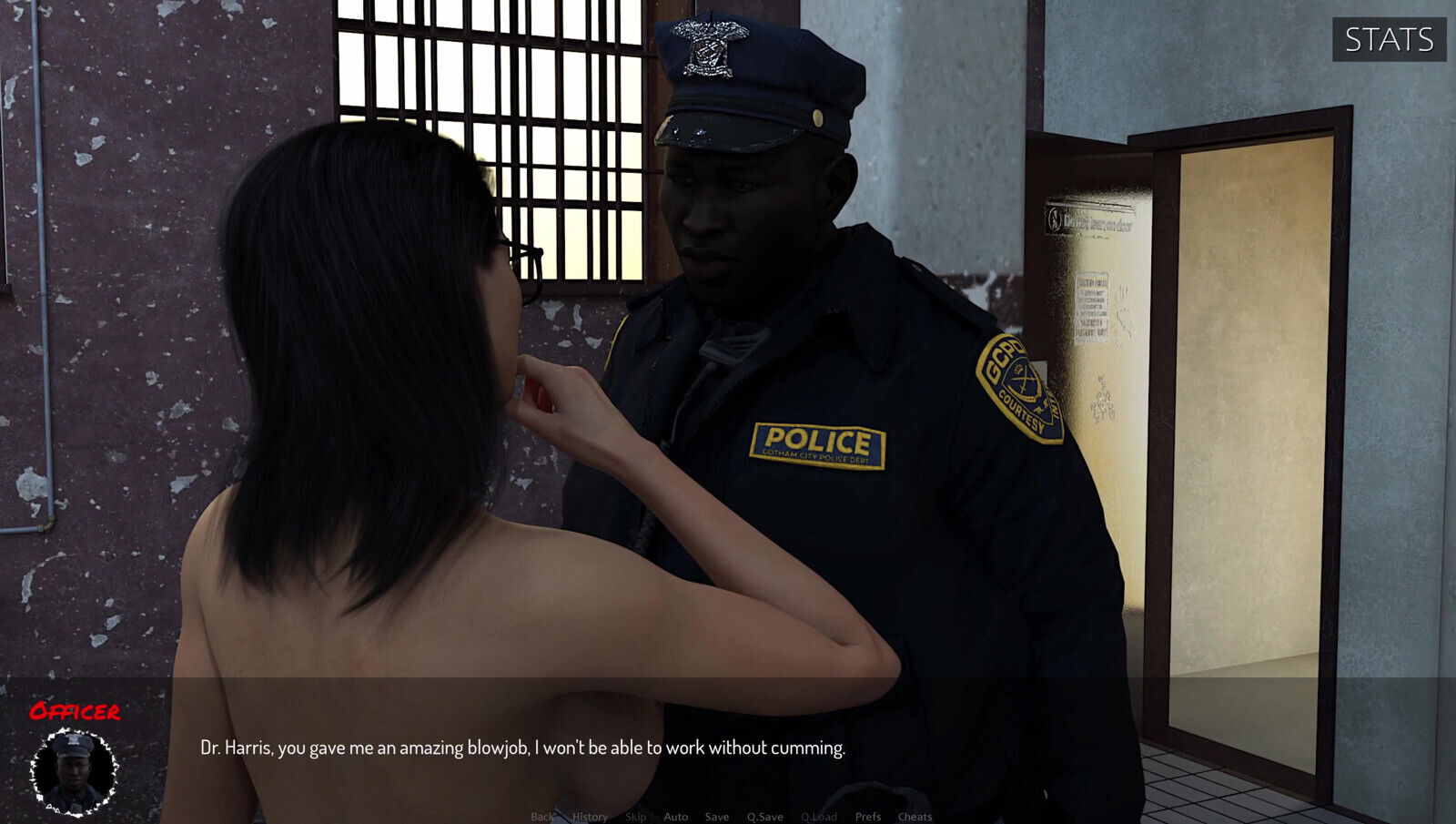Enable Auto-advance dialogue
This screenshot has height=824, width=1456.
[676, 817]
